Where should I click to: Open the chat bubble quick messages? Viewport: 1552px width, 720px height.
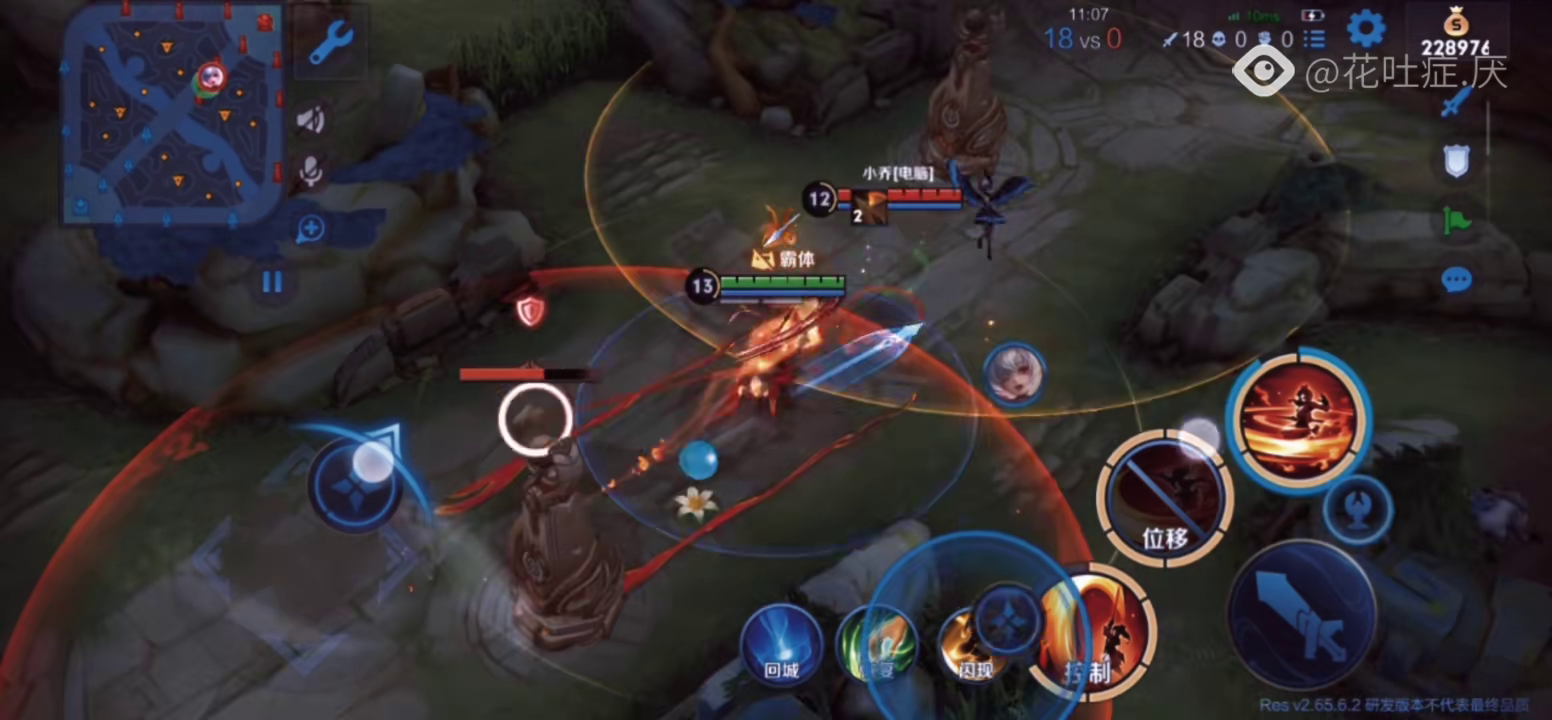1456,279
